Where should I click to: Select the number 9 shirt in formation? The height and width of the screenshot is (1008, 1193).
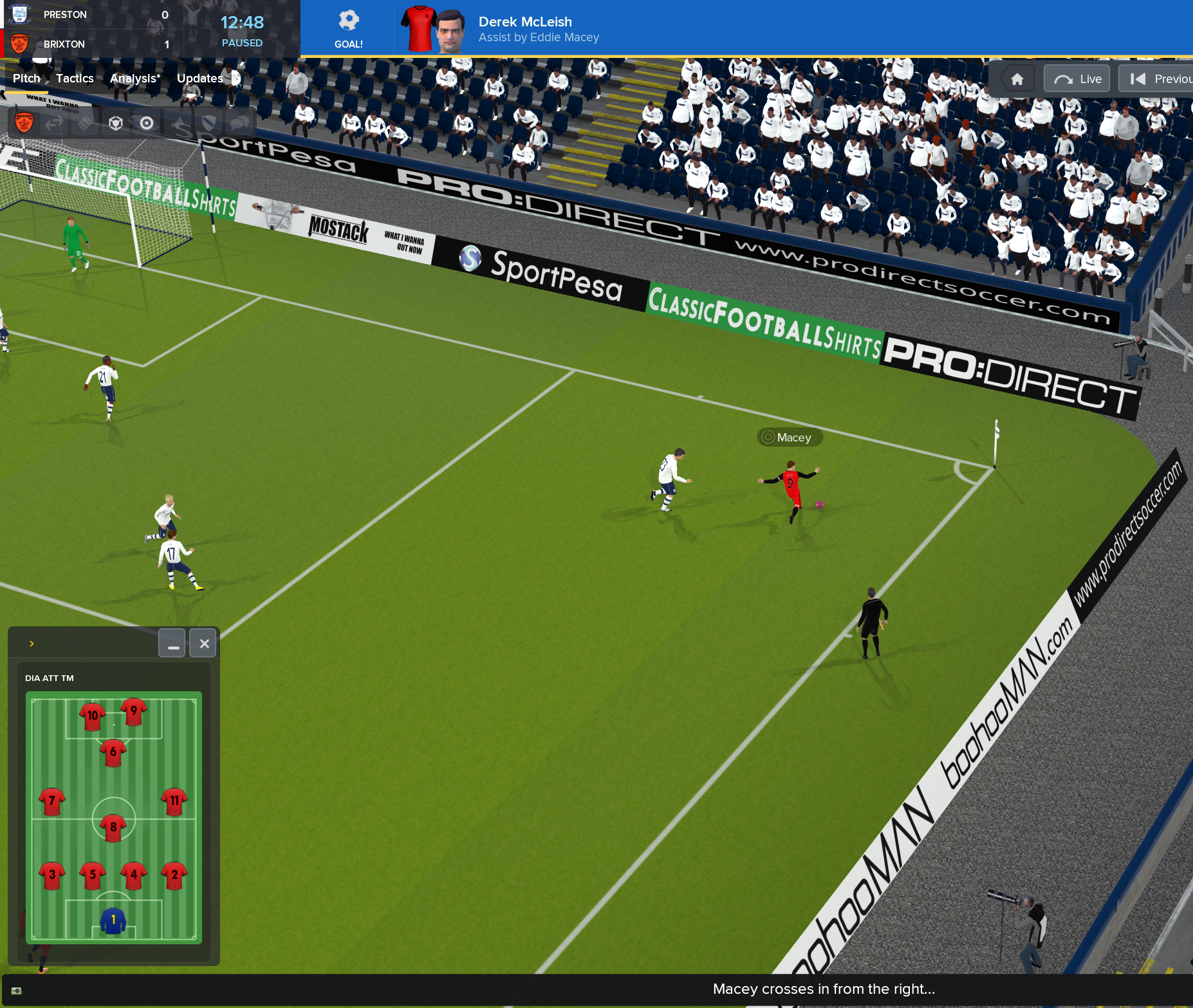pos(134,711)
